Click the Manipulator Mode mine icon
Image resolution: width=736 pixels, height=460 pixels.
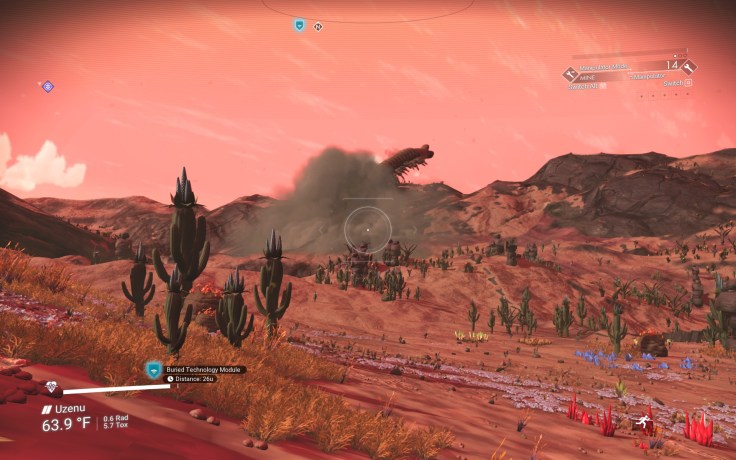[570, 74]
